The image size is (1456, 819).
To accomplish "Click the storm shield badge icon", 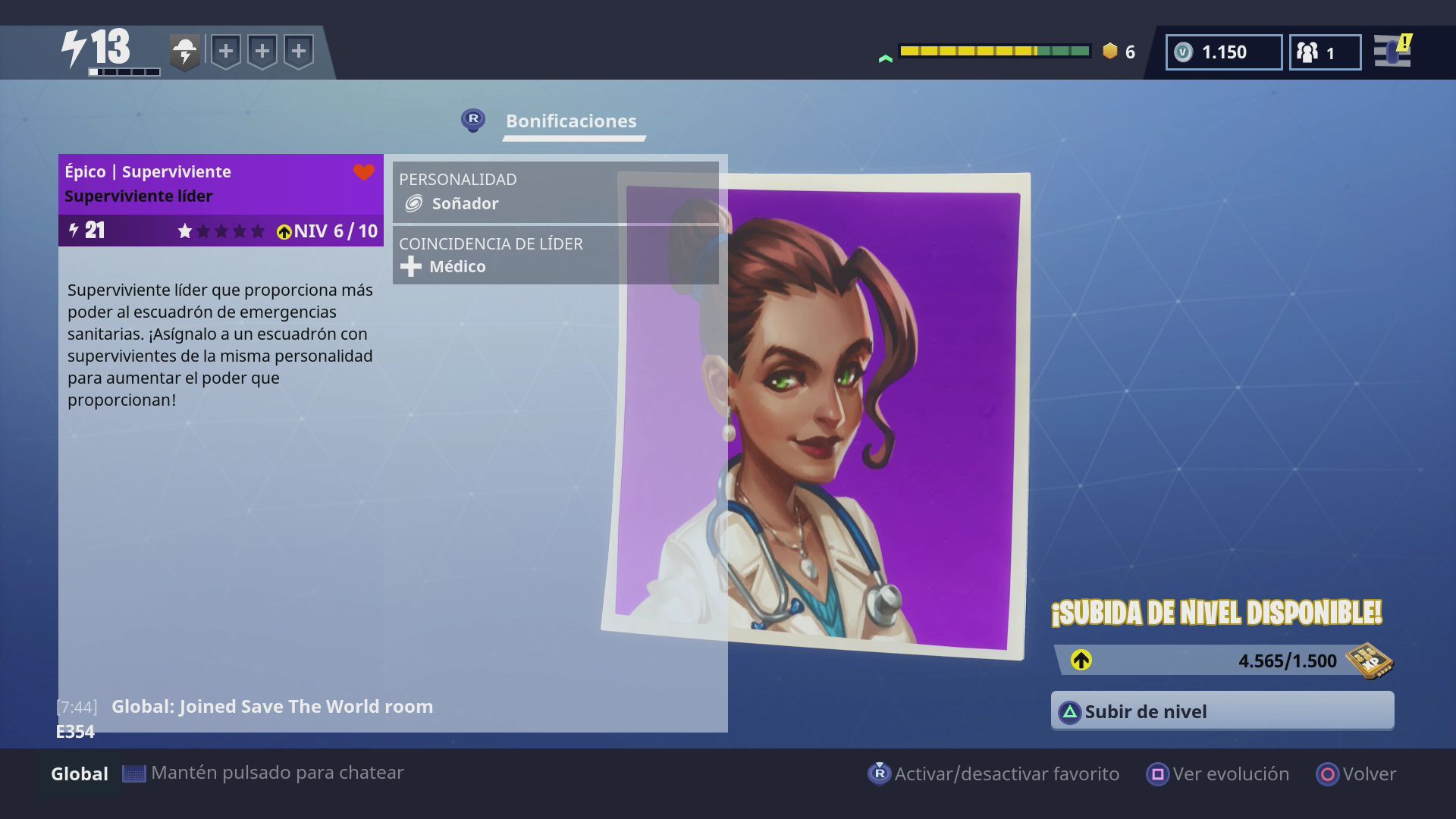I will 184,52.
